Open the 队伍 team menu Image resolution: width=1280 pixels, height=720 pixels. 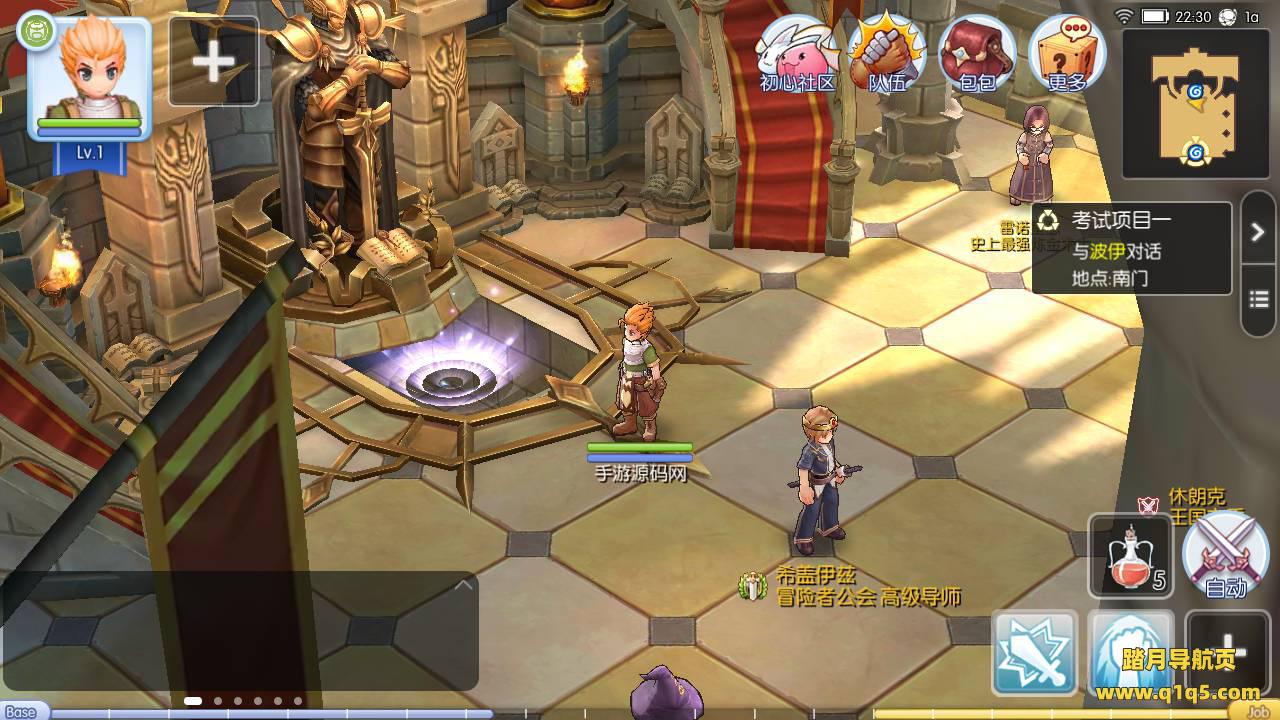pos(887,55)
